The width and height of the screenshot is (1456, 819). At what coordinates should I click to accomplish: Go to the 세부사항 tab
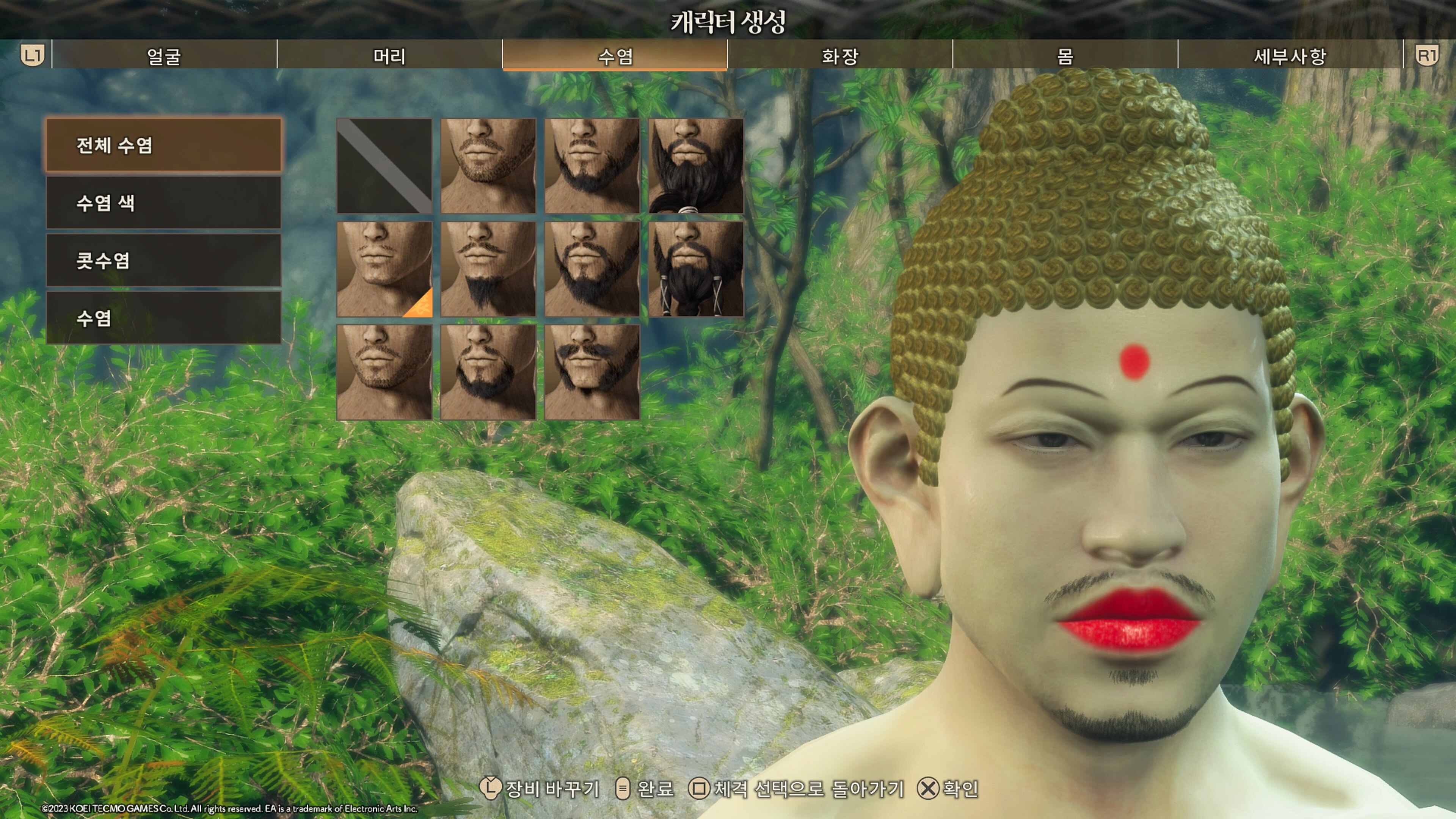point(1290,55)
